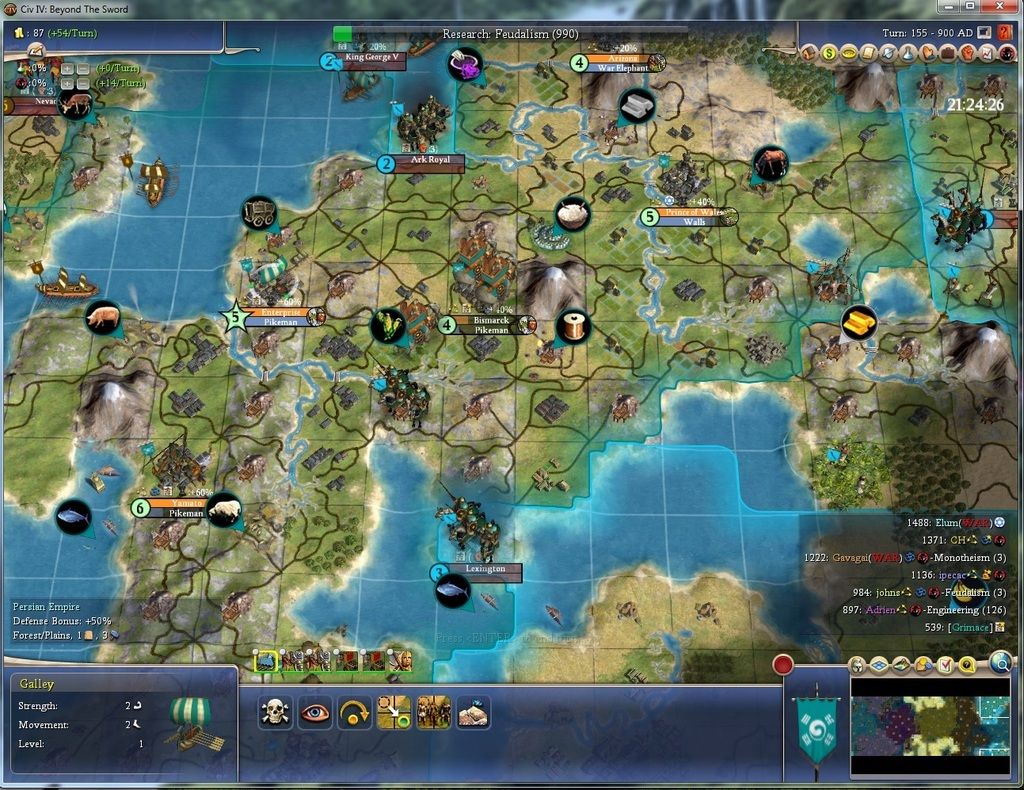Click the teal civilization flag banner
This screenshot has width=1024, height=790.
(817, 730)
